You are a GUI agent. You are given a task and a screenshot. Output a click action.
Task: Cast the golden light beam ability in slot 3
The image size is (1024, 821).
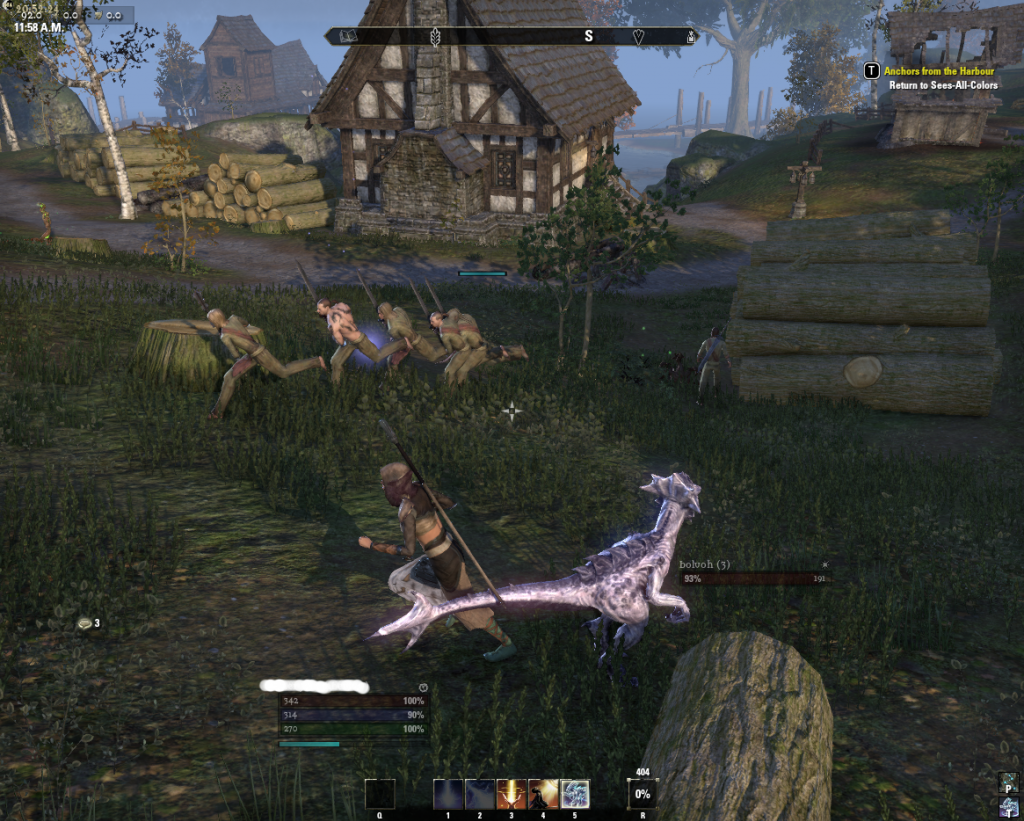(512, 794)
